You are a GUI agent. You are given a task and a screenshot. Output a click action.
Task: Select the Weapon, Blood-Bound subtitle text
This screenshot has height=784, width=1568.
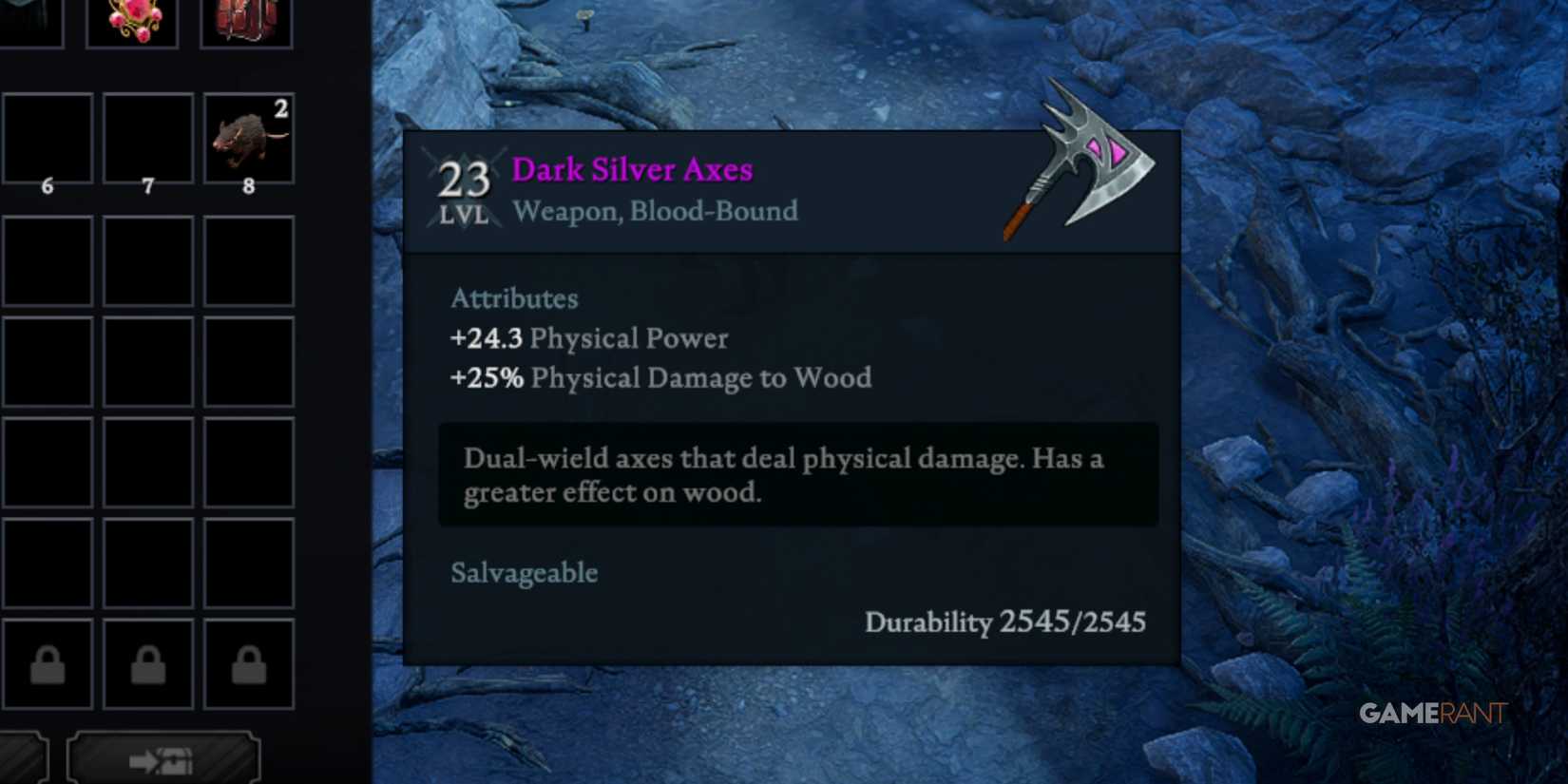[655, 211]
